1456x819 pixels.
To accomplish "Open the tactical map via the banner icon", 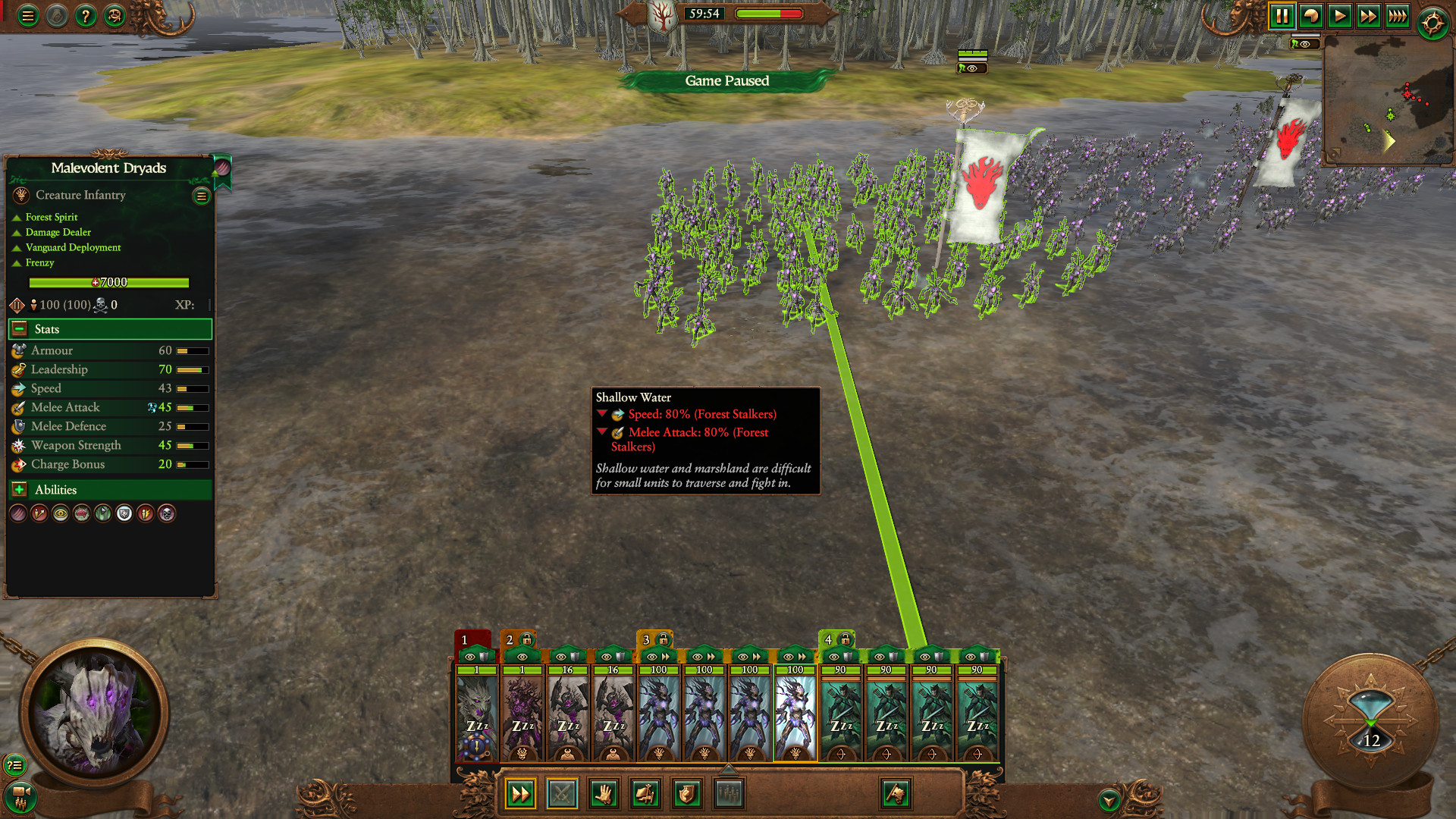I will point(895,794).
